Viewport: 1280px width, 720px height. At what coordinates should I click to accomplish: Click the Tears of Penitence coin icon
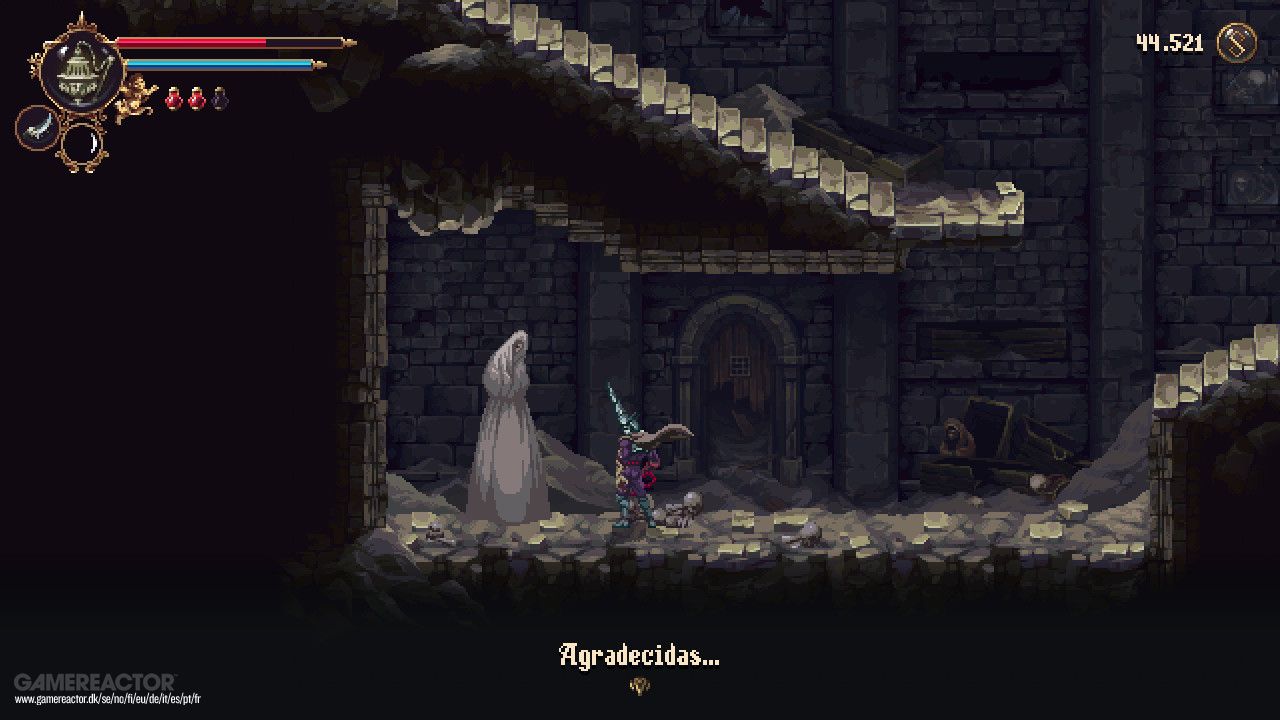click(x=1236, y=41)
